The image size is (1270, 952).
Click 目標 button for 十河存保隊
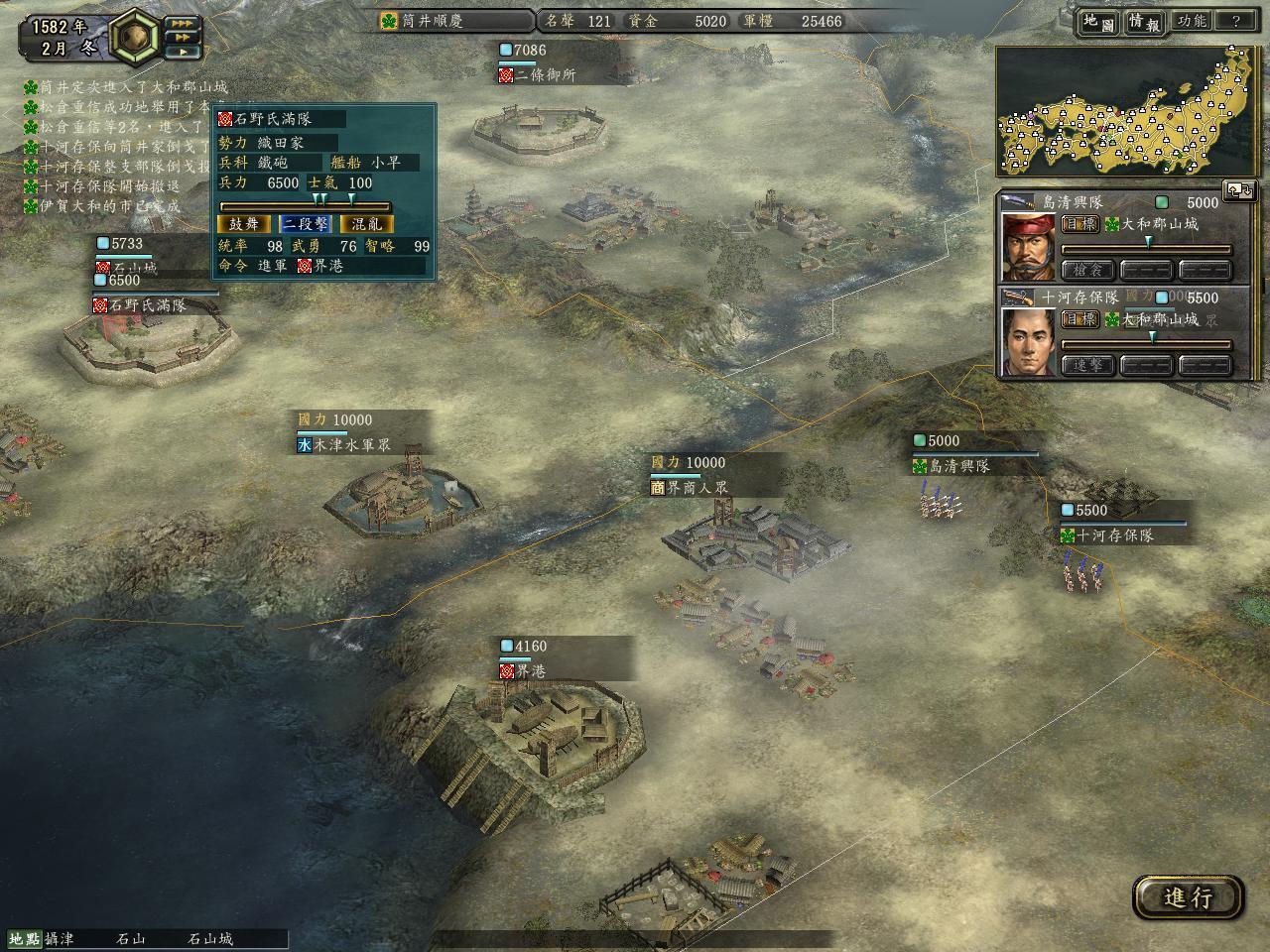tap(1079, 319)
